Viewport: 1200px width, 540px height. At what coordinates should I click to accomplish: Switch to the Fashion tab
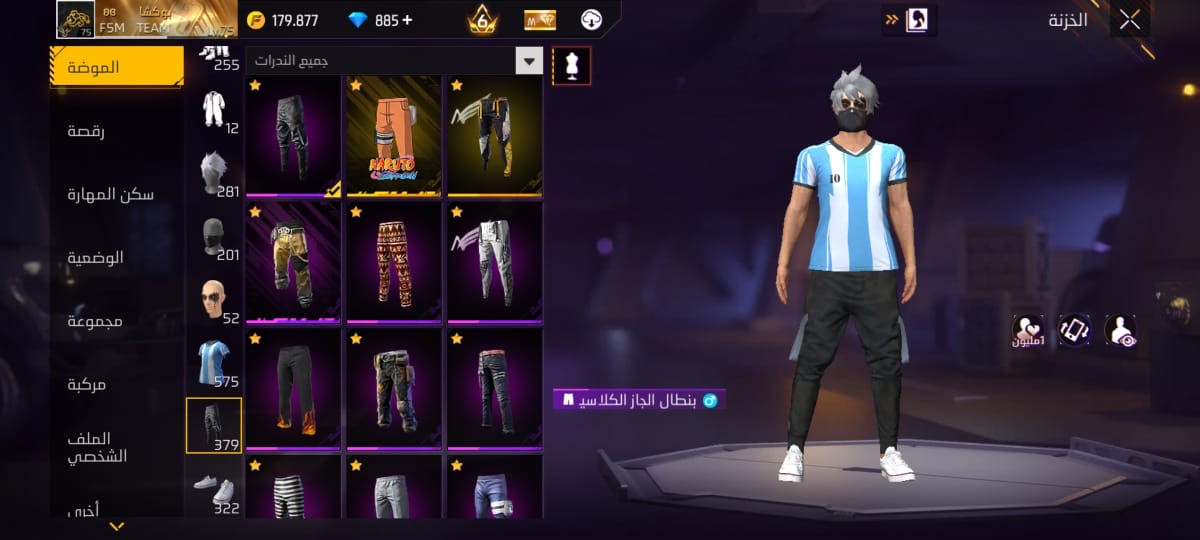point(116,67)
